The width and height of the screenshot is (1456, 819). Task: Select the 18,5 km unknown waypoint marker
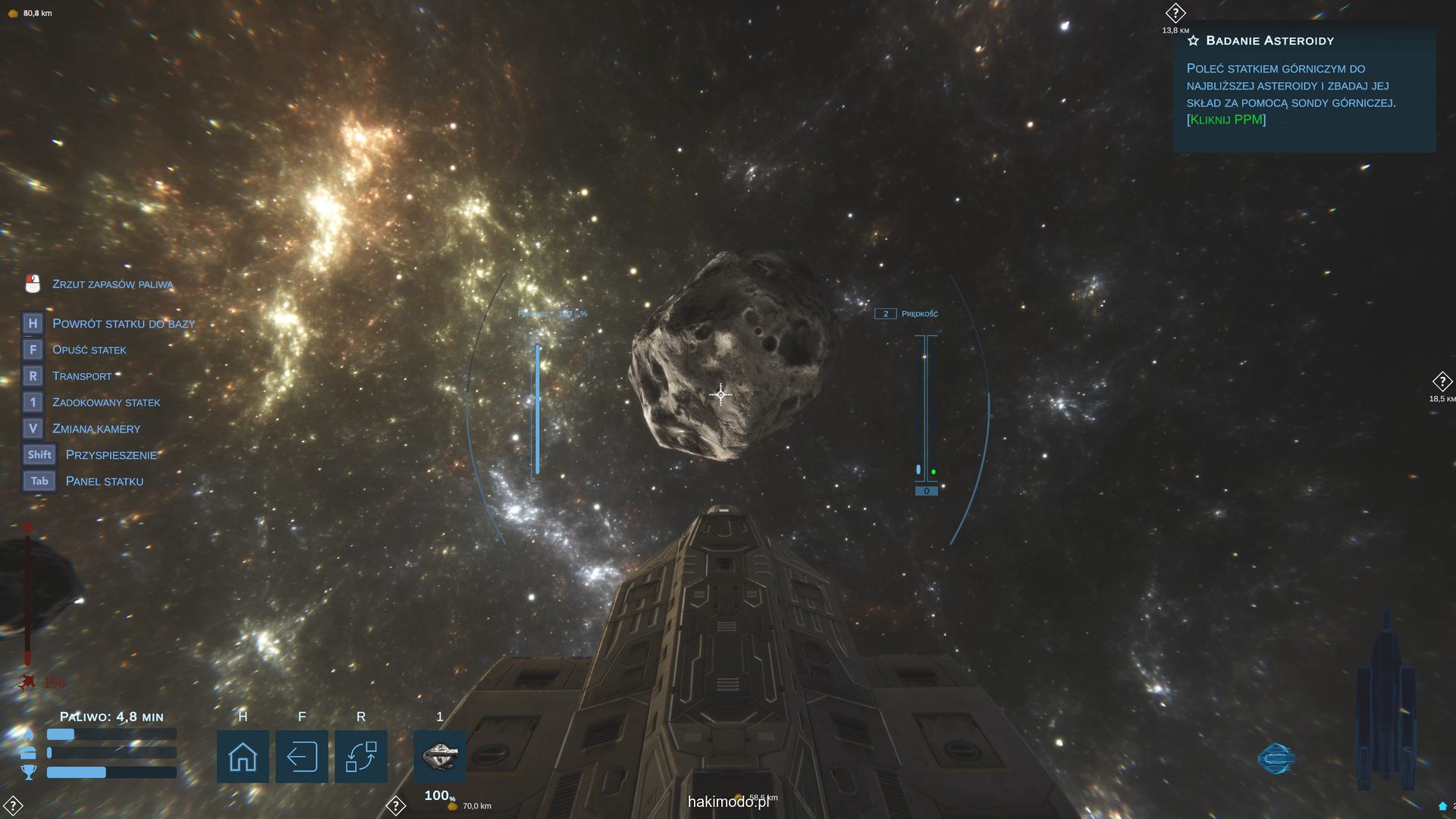point(1441,382)
